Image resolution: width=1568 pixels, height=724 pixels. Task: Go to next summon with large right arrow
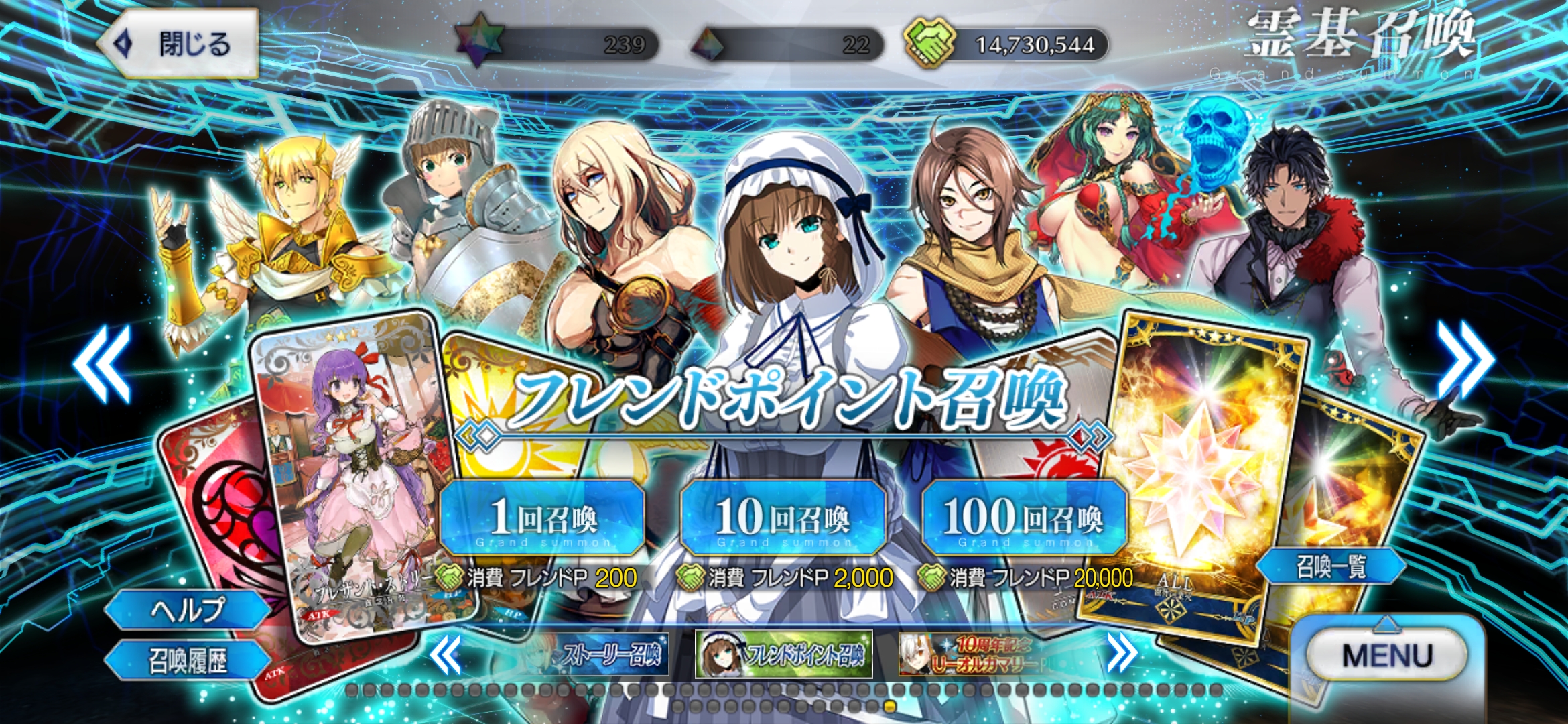pos(1465,360)
